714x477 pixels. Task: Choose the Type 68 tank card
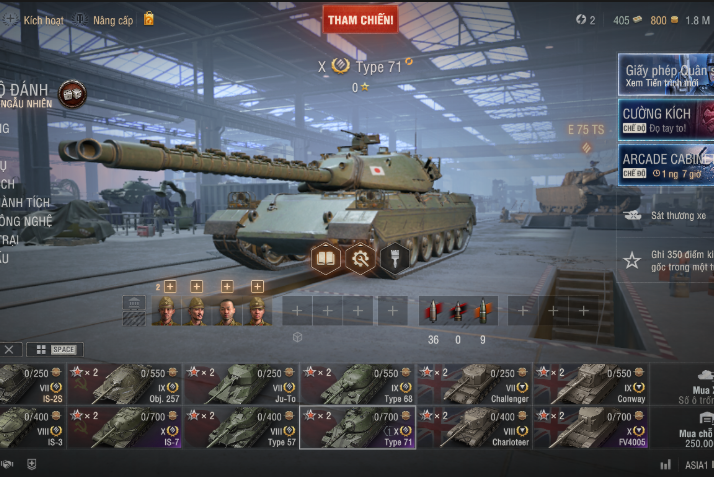pyautogui.click(x=357, y=385)
